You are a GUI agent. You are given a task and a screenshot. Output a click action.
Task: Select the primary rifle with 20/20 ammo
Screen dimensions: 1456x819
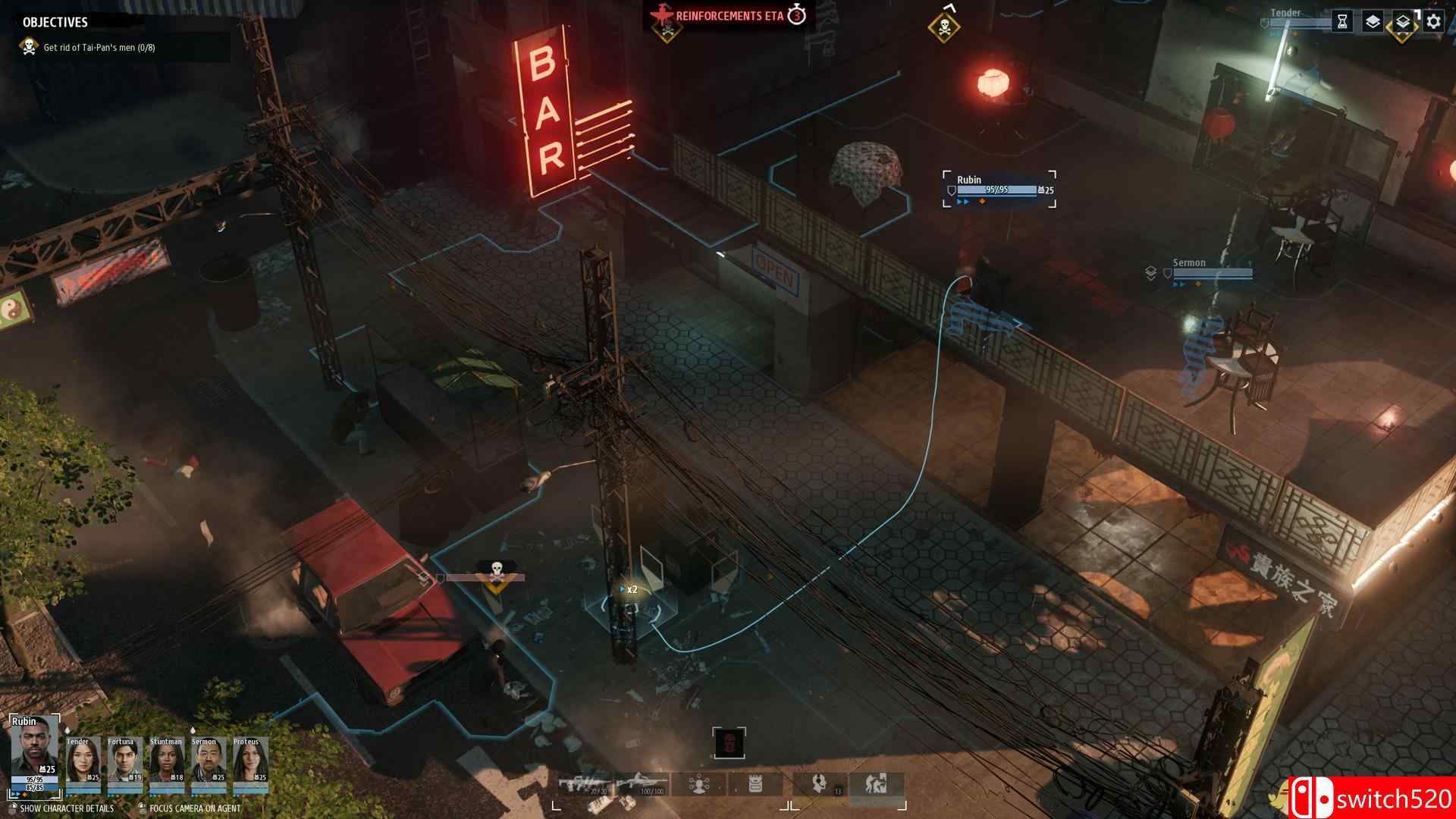585,784
